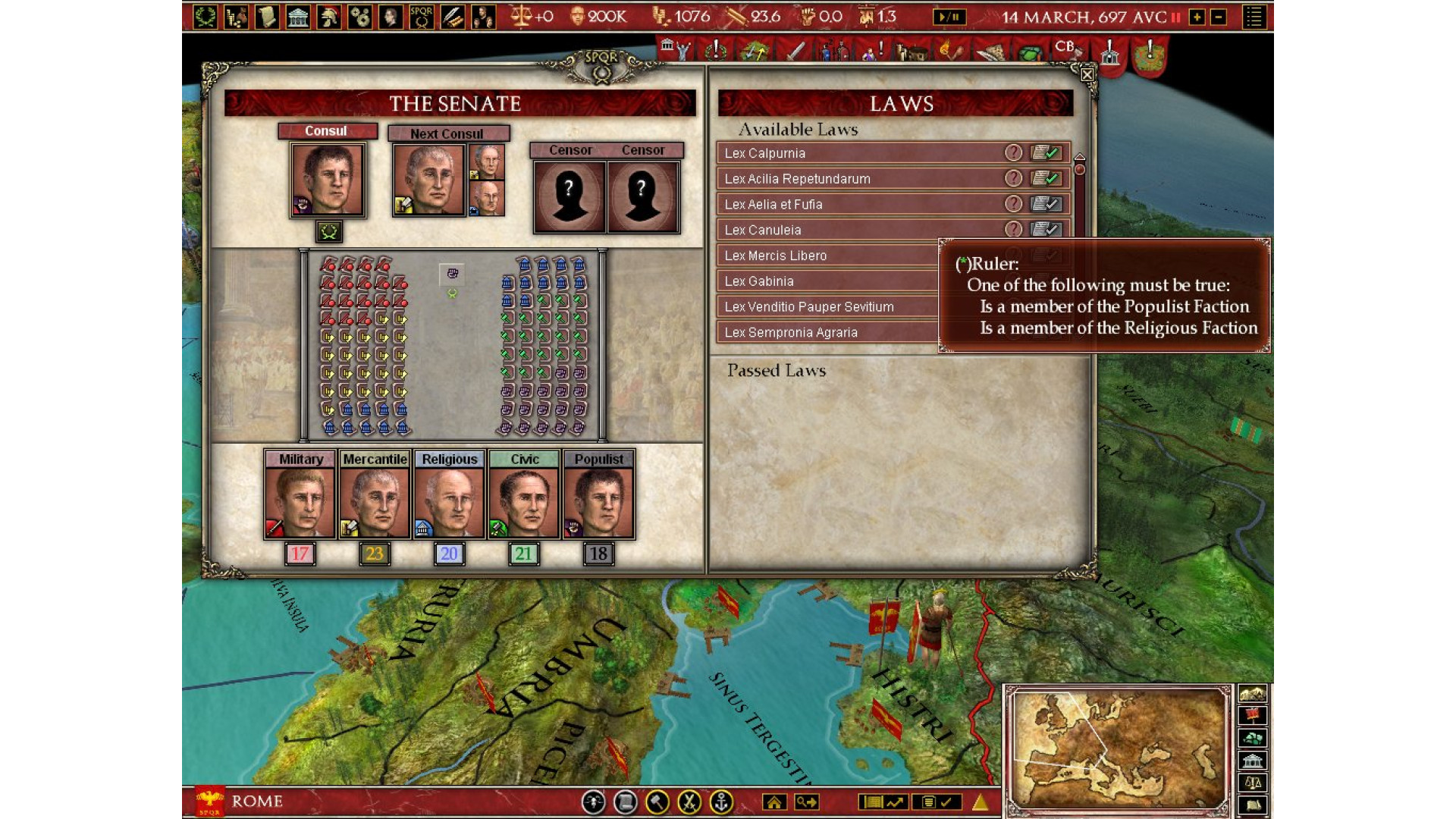This screenshot has width=1456, height=819.
Task: Select the Religious faction leader portrait
Action: [x=449, y=502]
